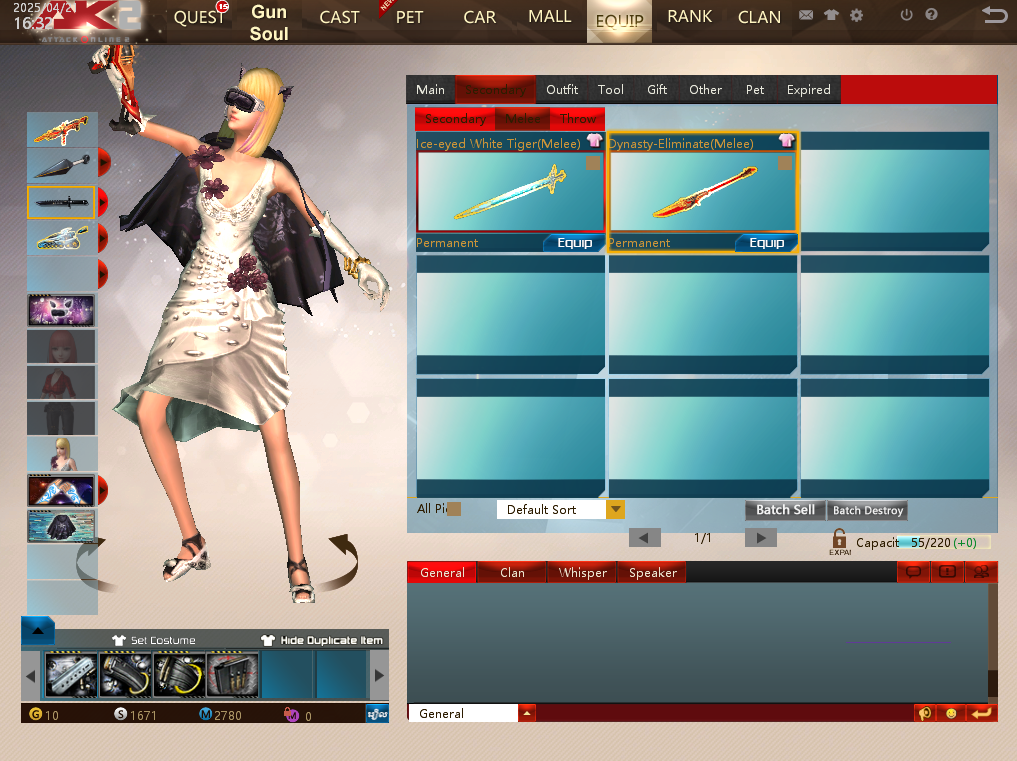Open the MALL shop
The height and width of the screenshot is (761, 1017).
[549, 17]
